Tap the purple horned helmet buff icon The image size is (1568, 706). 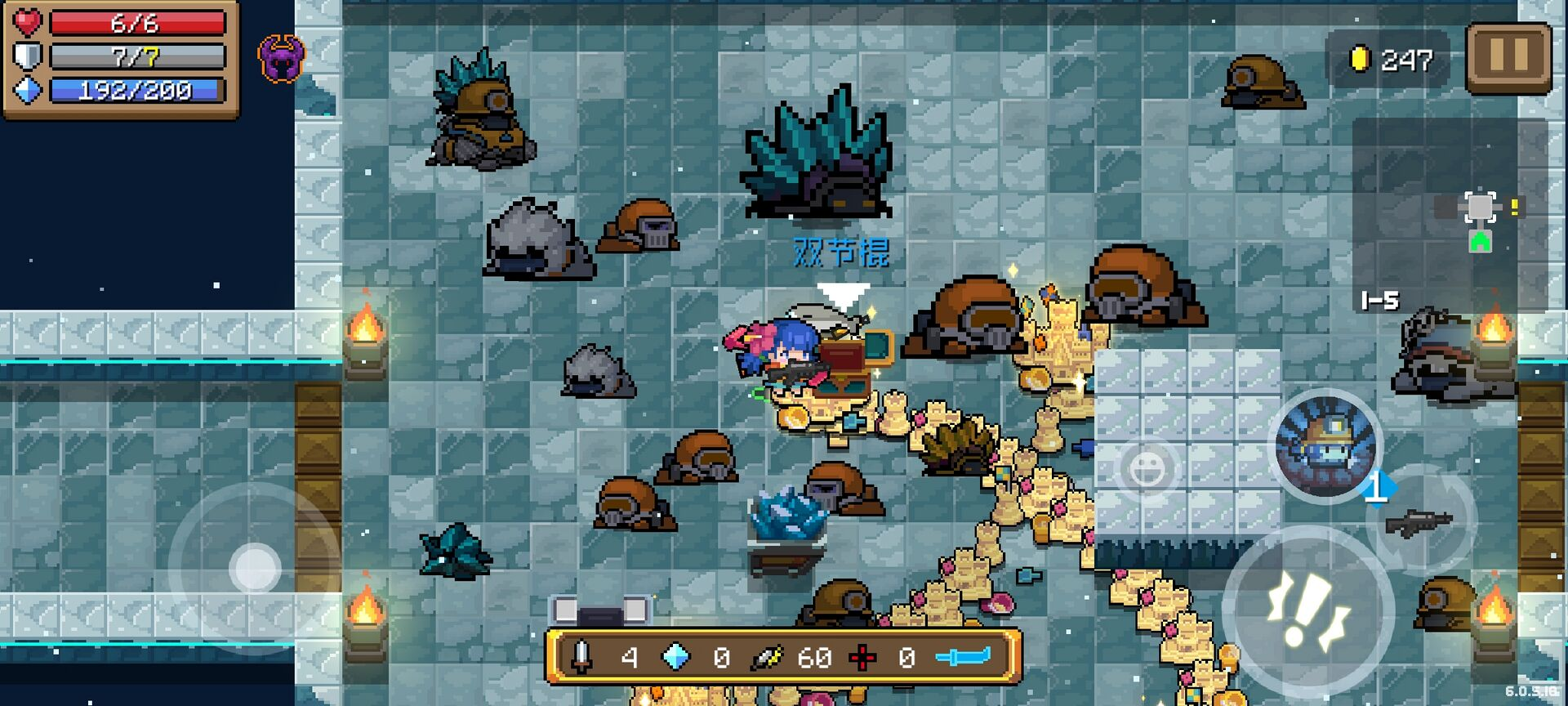click(281, 59)
